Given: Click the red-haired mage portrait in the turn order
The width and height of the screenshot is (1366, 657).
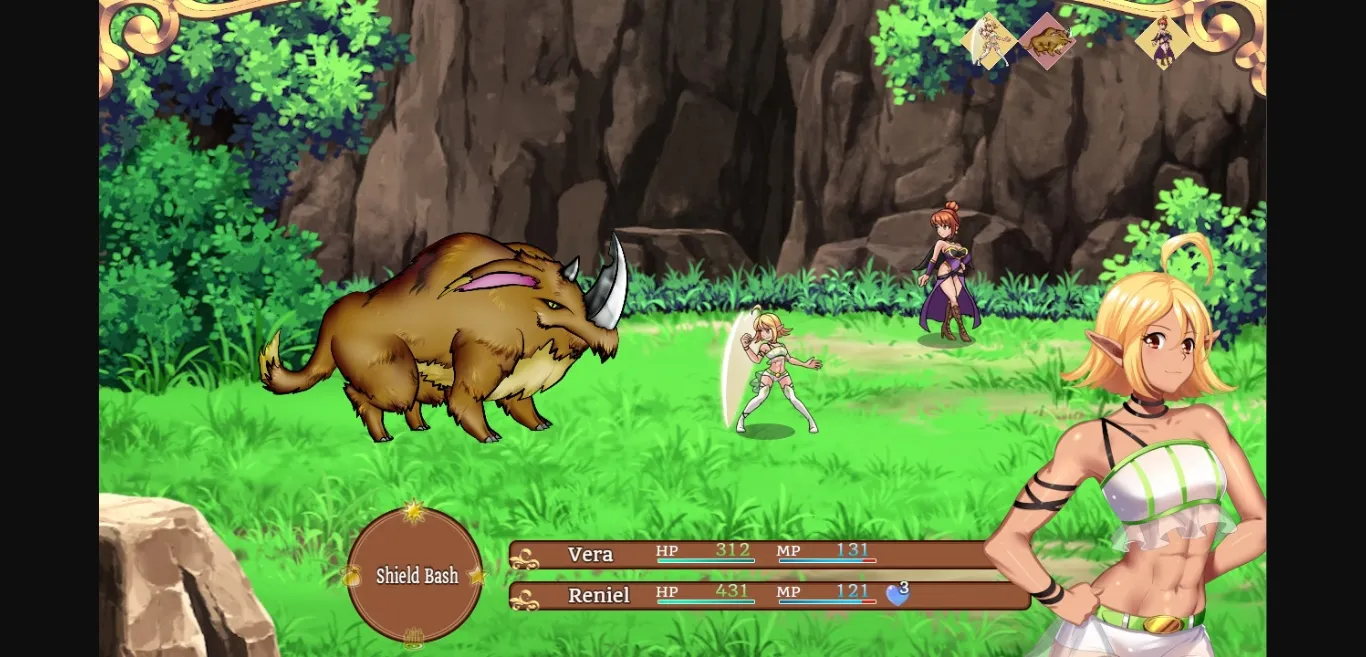Looking at the screenshot, I should pyautogui.click(x=1163, y=42).
